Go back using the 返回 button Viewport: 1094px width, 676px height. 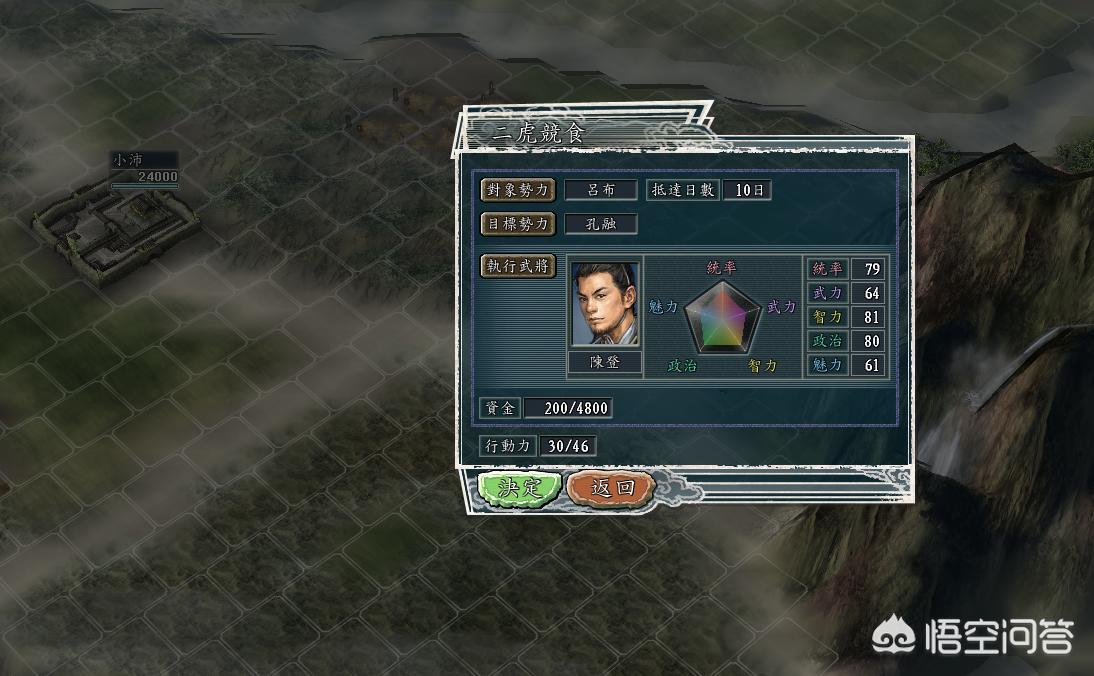coord(612,488)
